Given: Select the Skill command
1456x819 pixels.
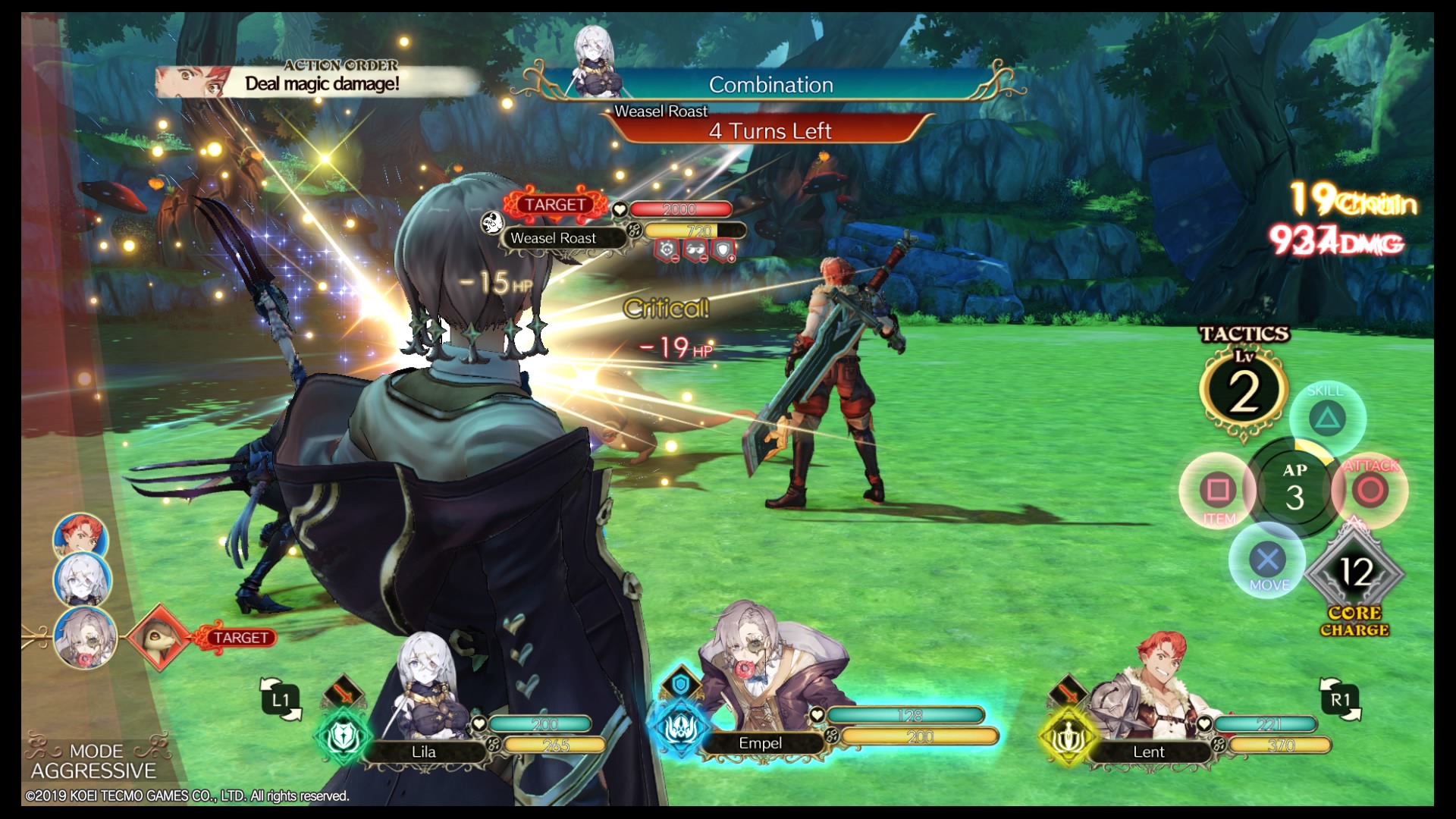Looking at the screenshot, I should tap(1327, 418).
